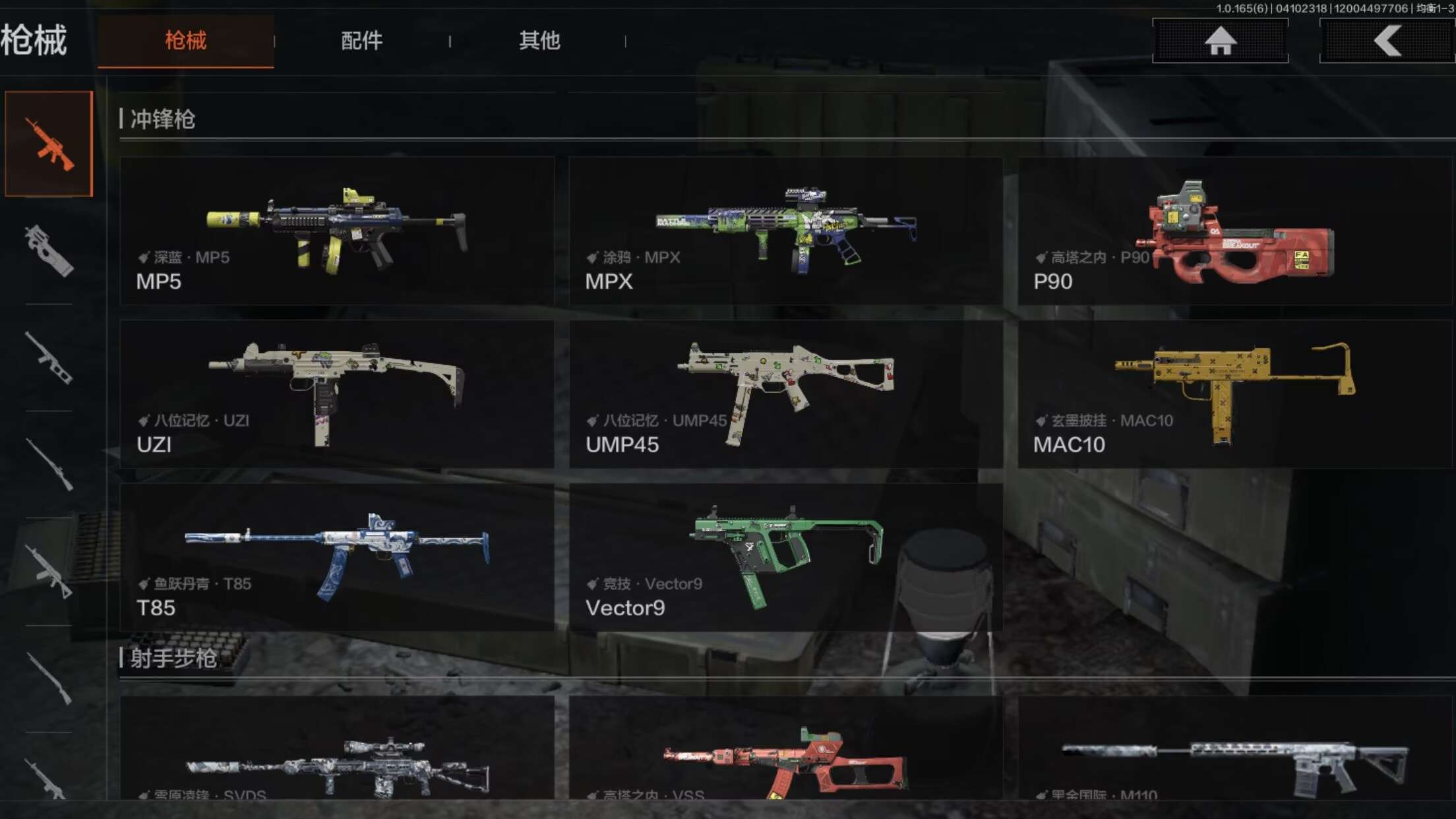Choose the P90-shaped submachine gun category icon
Screen dimensions: 1456x819
pyautogui.click(x=49, y=251)
